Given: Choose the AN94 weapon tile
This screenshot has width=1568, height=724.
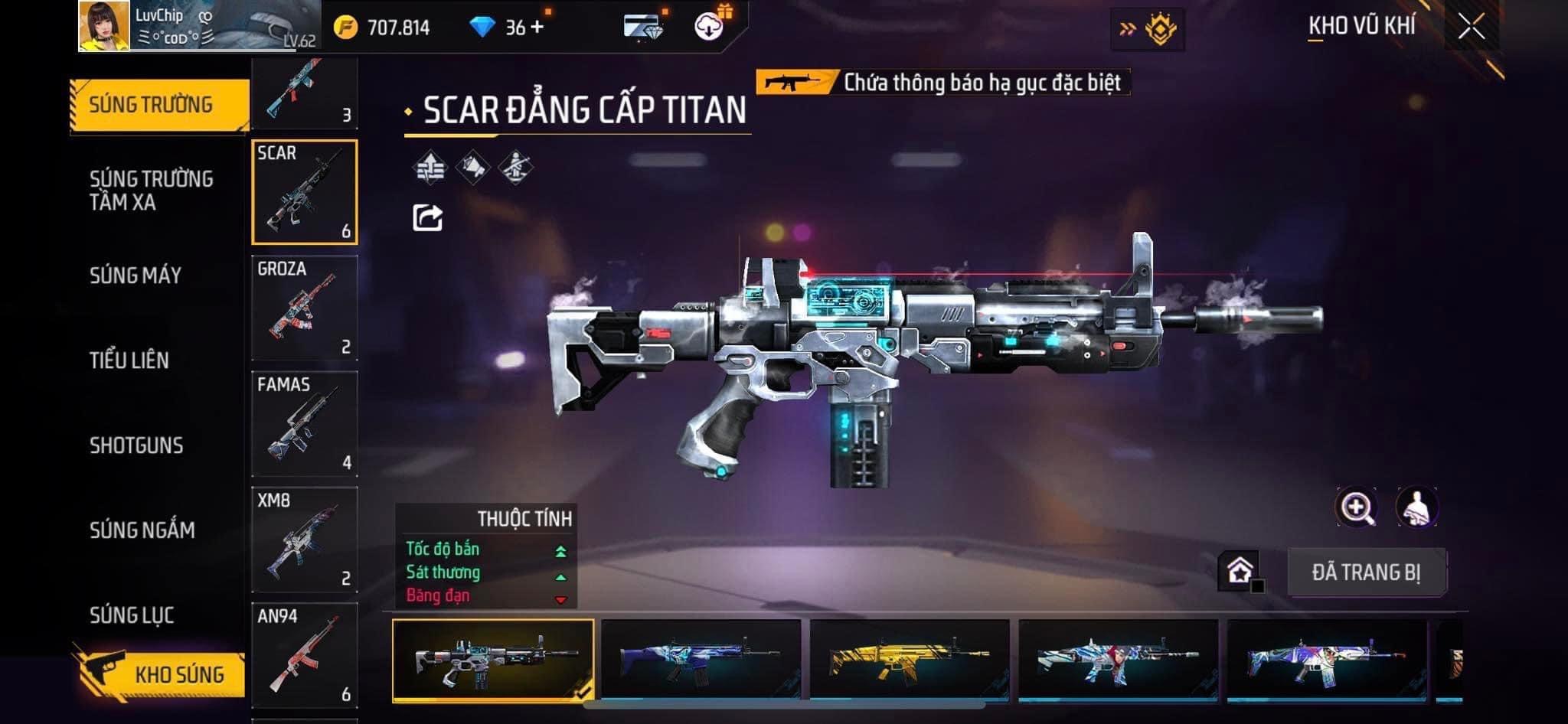Looking at the screenshot, I should [305, 655].
